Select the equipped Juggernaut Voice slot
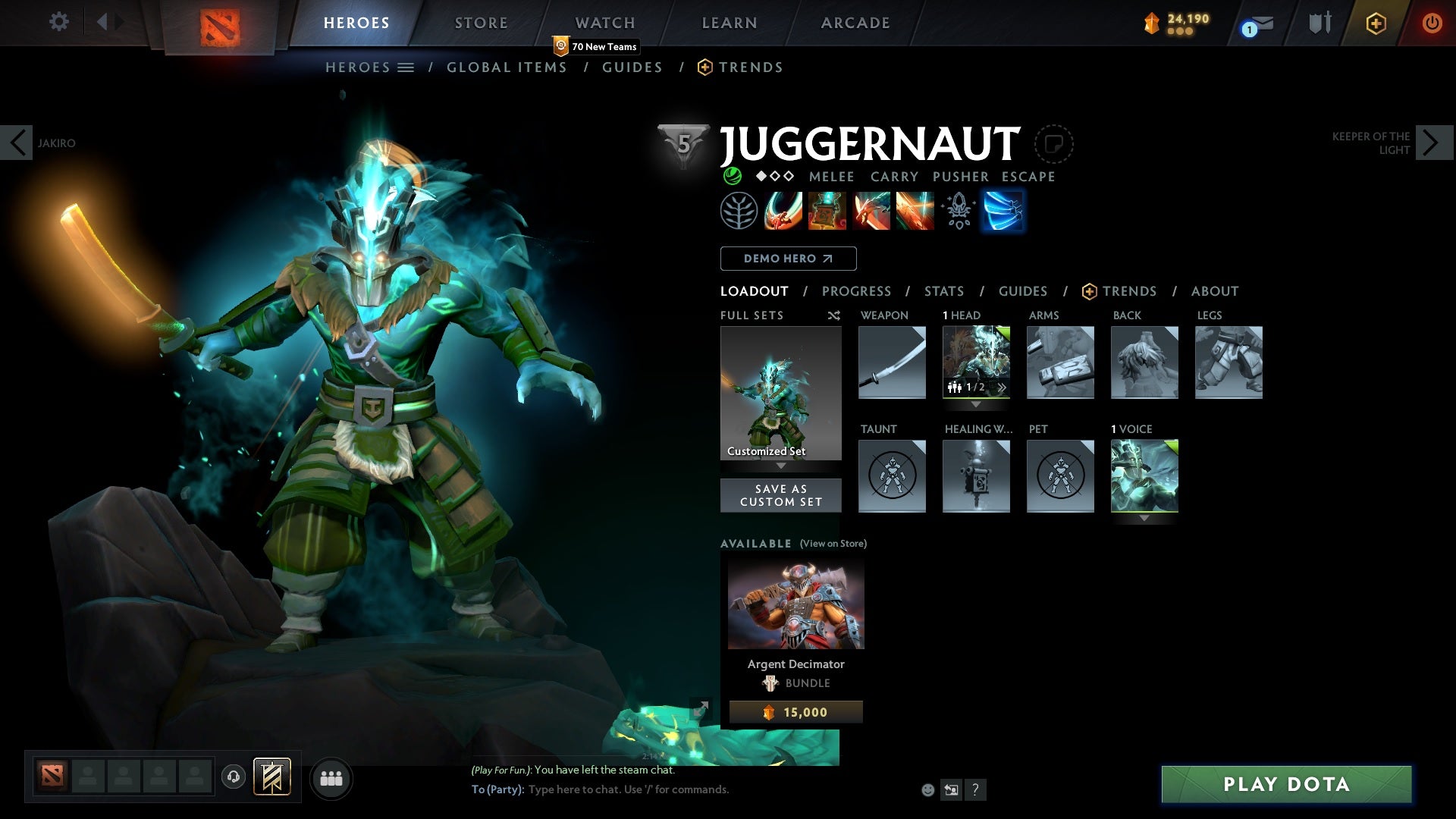 1144,475
